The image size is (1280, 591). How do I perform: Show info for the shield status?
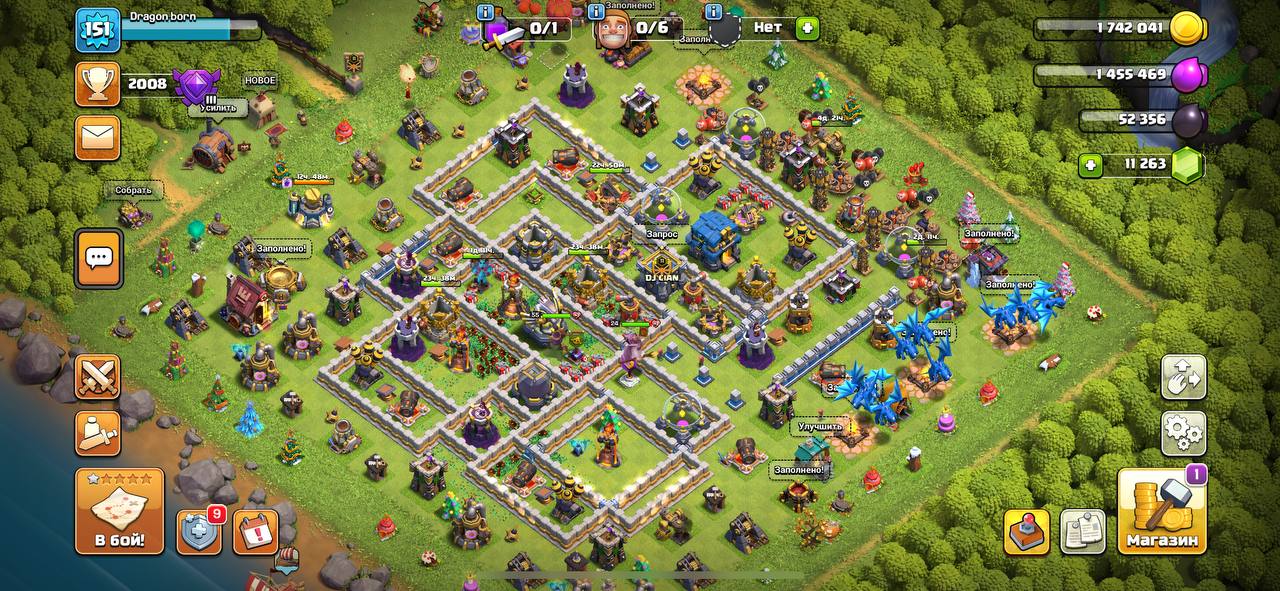coord(713,12)
